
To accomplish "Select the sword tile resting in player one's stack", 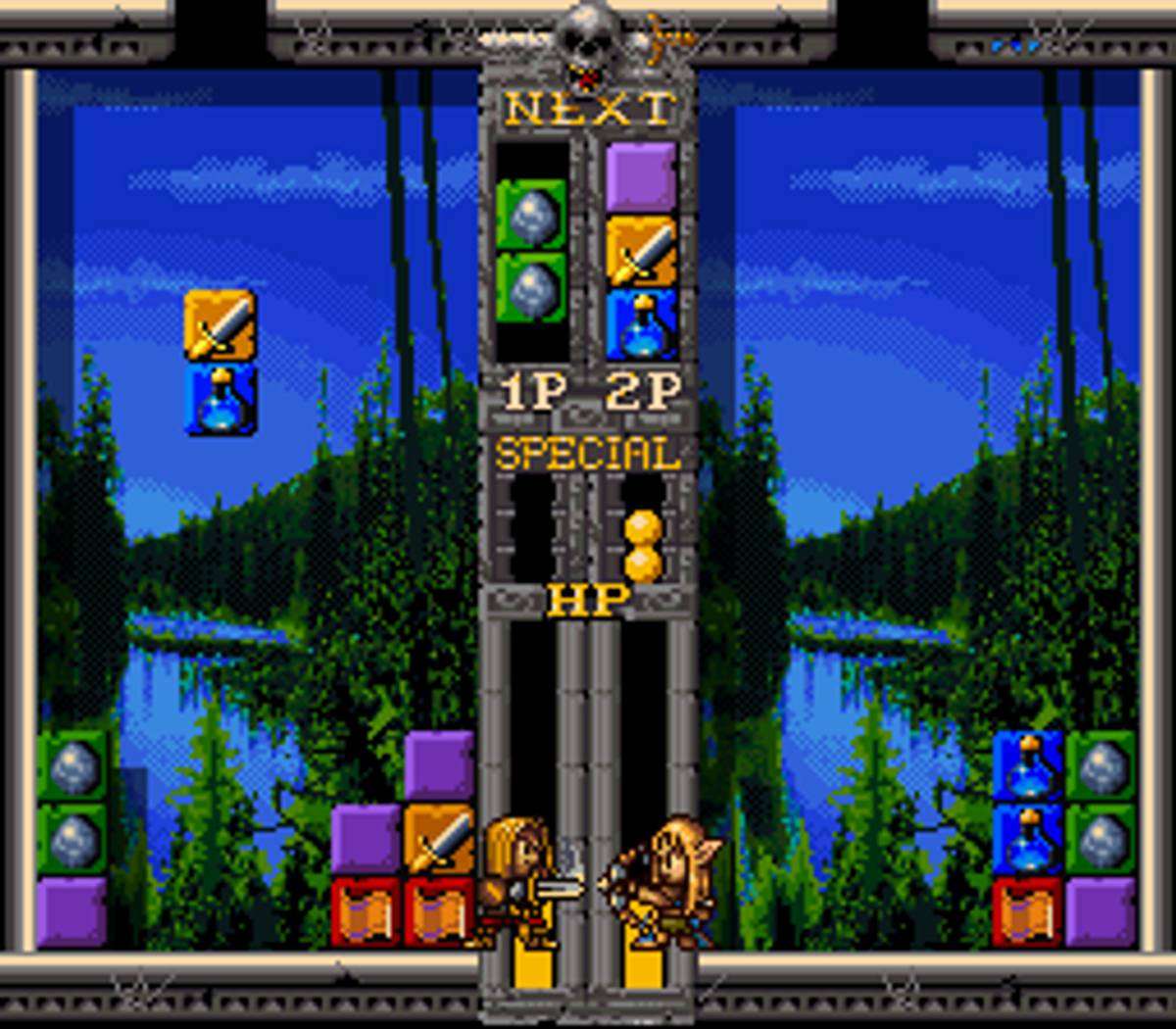I will coord(439,839).
